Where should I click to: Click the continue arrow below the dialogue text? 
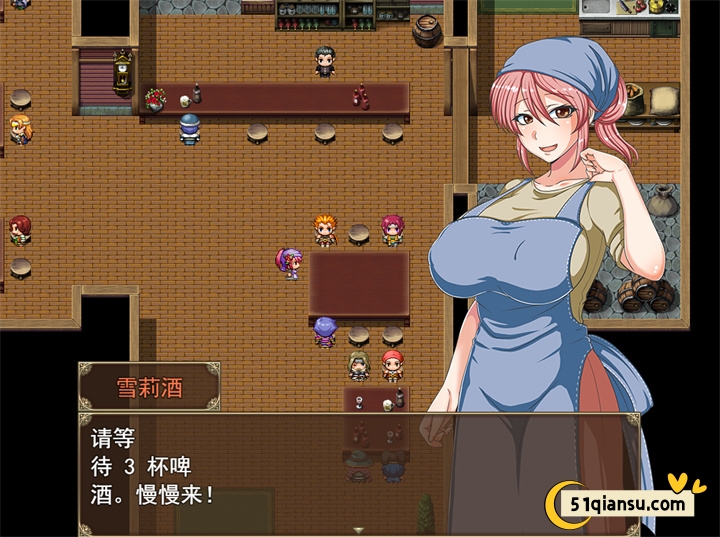click(359, 529)
